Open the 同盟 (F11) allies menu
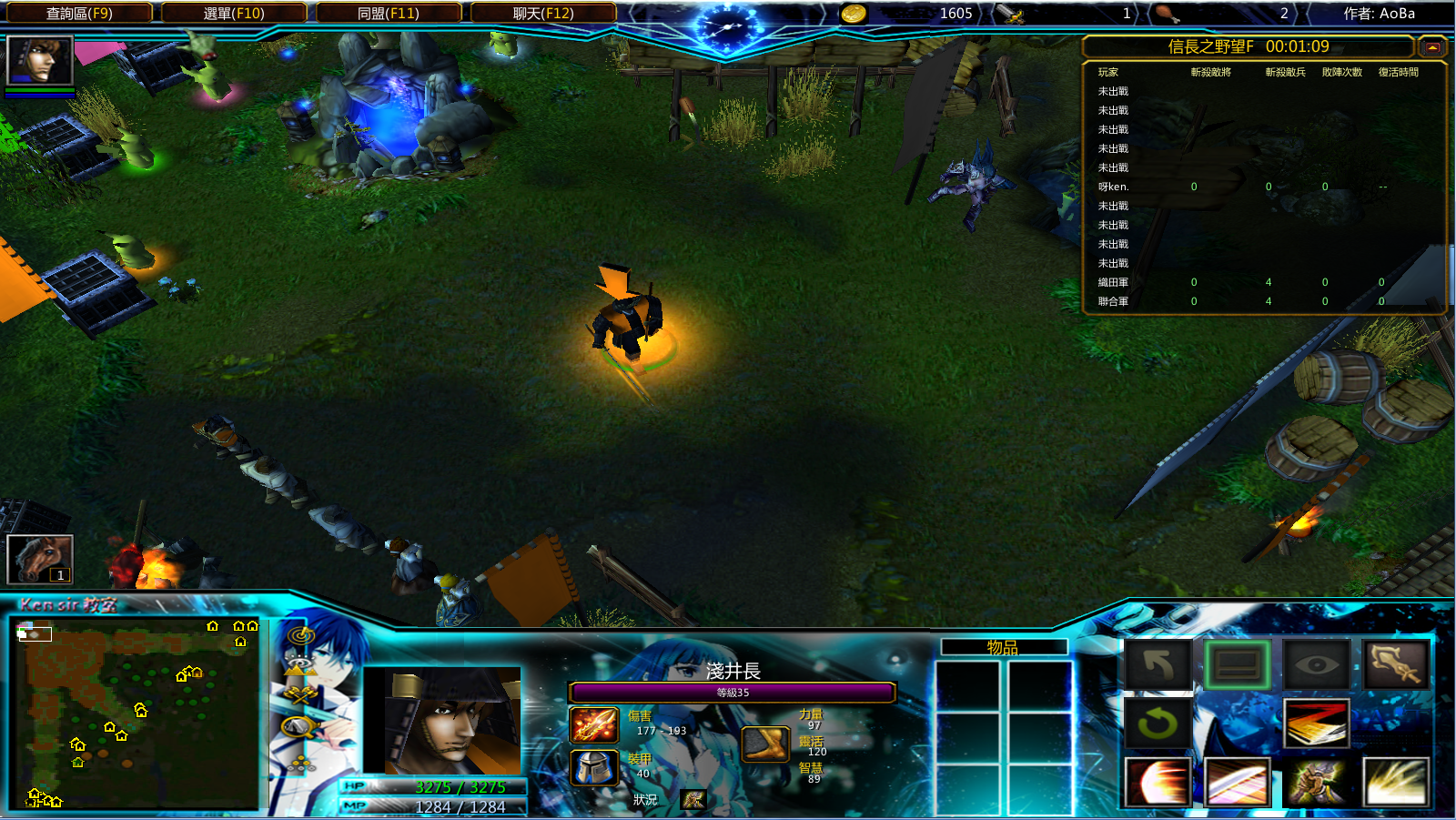 [x=389, y=14]
